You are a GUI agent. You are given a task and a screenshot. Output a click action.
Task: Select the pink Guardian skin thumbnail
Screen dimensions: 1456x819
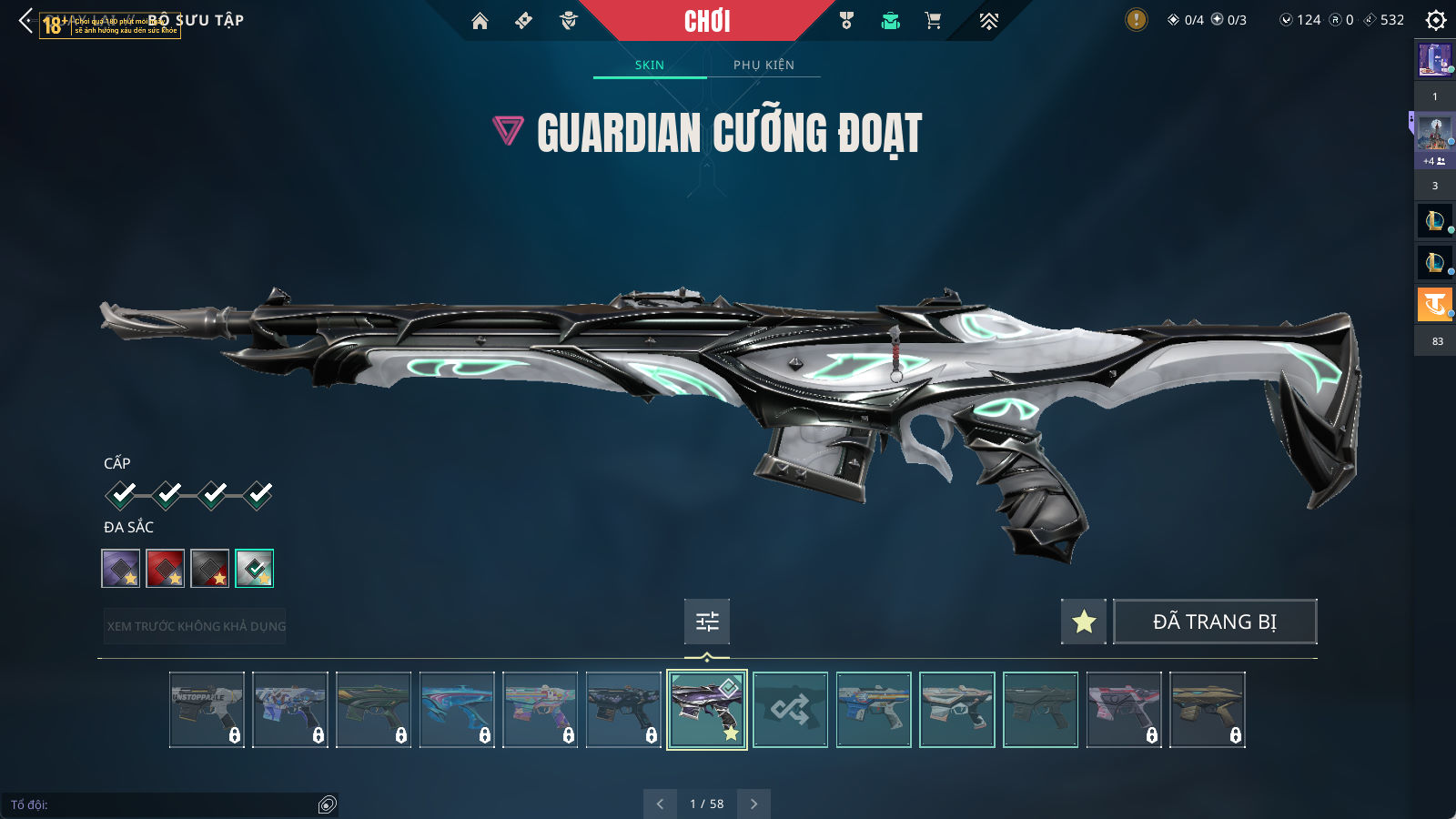coord(1124,710)
